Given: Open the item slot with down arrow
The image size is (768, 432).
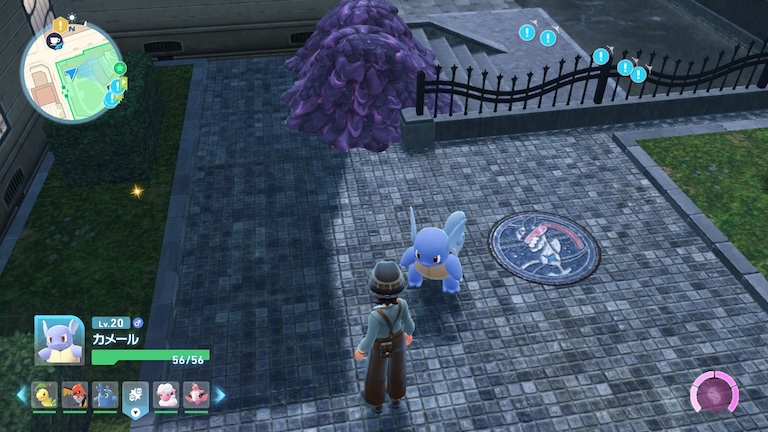Looking at the screenshot, I should point(136,398).
